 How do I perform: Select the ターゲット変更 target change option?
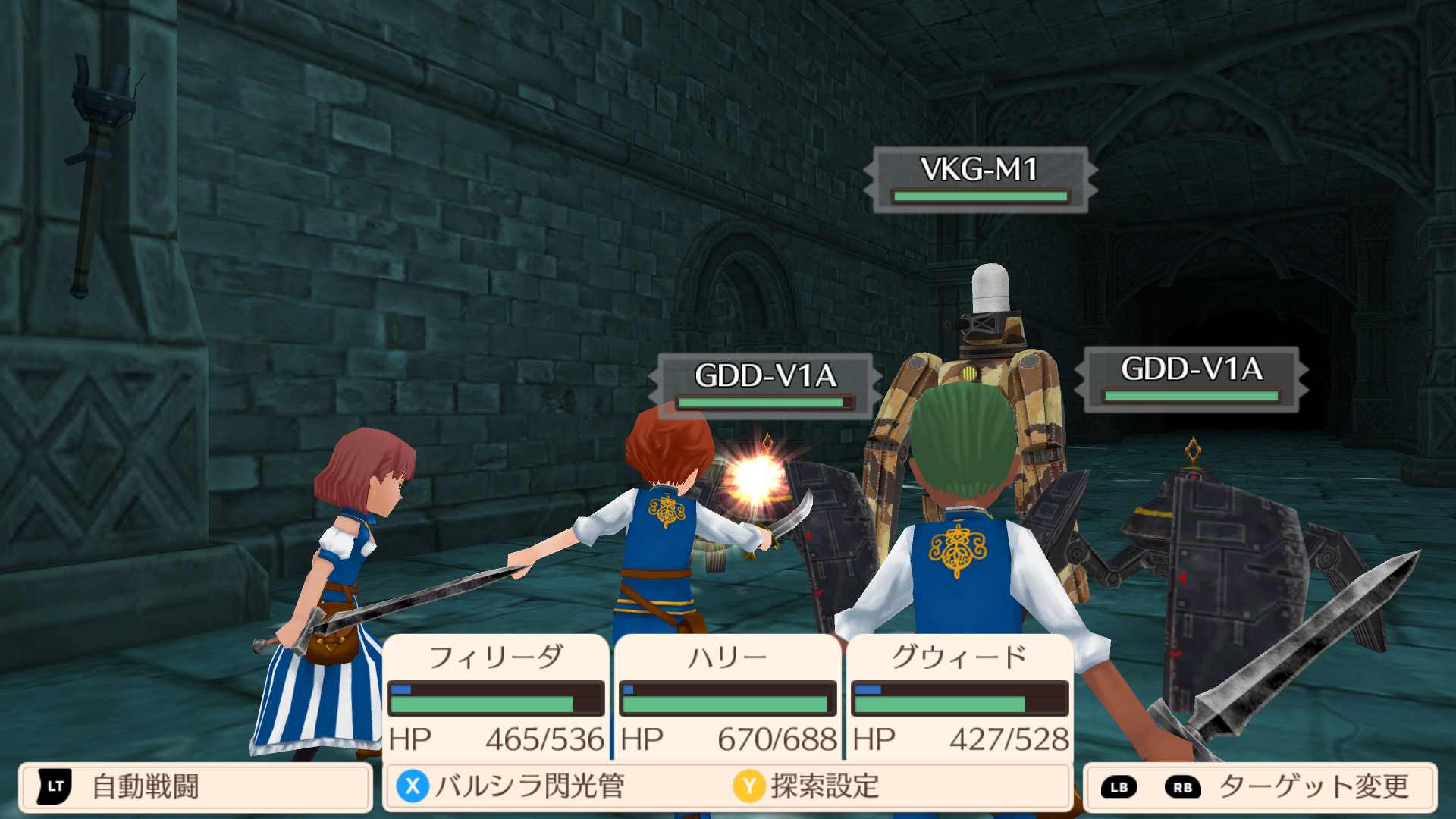click(1260, 787)
